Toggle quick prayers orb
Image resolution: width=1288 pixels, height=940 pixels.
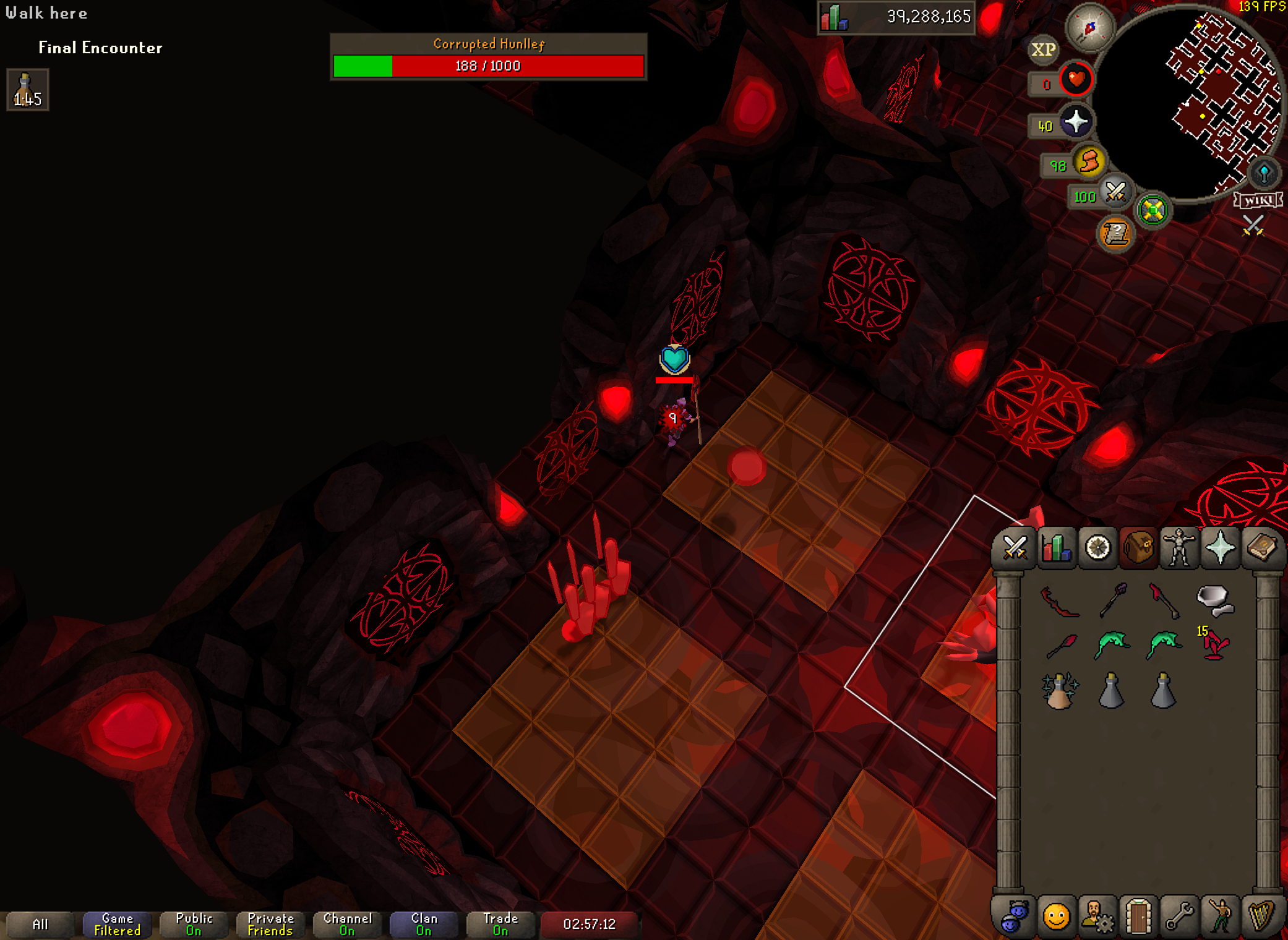click(x=1076, y=122)
